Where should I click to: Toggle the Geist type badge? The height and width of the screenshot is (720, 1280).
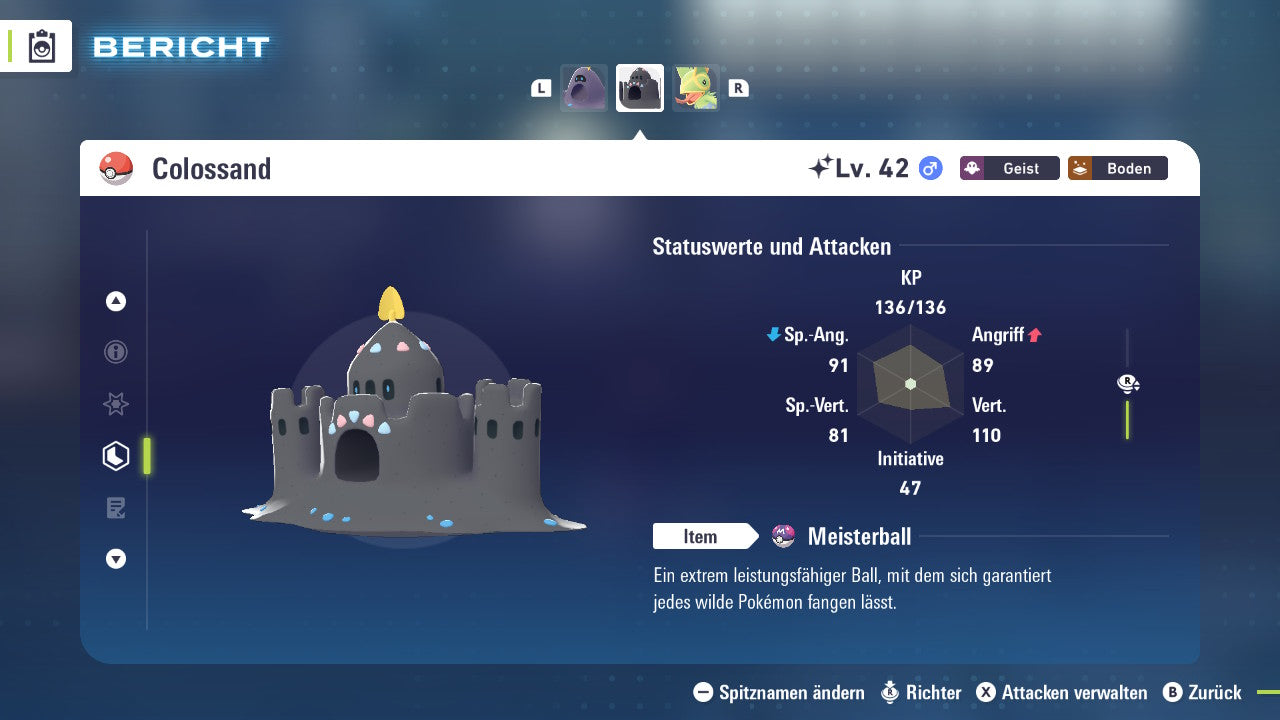[x=1009, y=168]
